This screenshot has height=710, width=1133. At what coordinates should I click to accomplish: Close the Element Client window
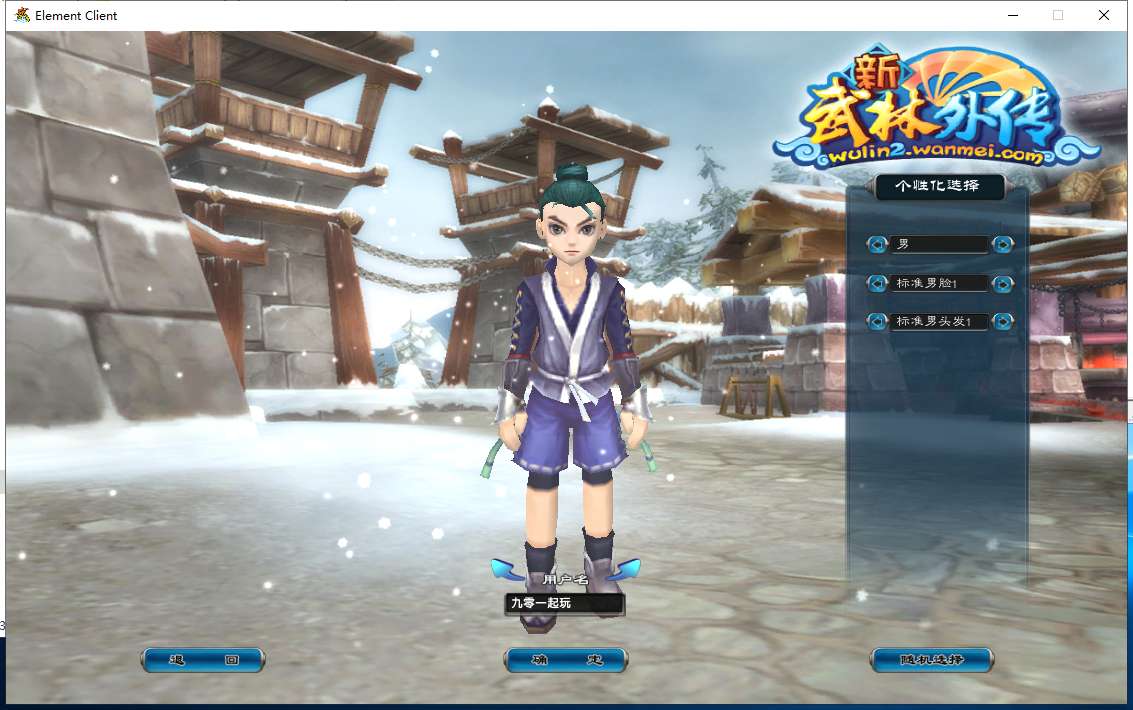(1104, 15)
